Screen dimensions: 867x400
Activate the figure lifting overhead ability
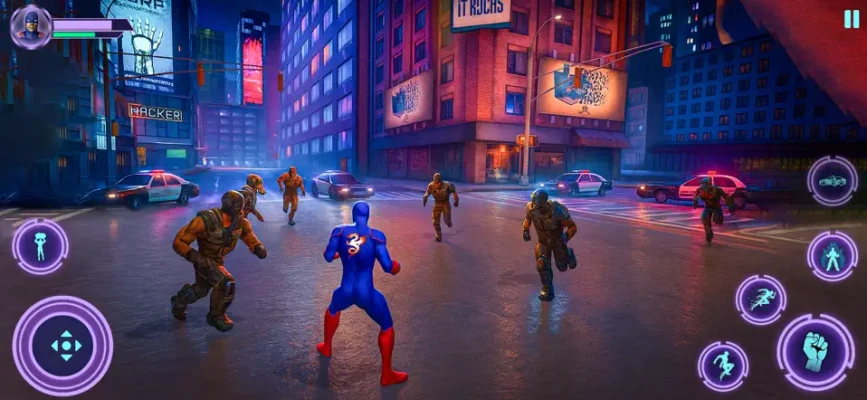click(x=40, y=246)
